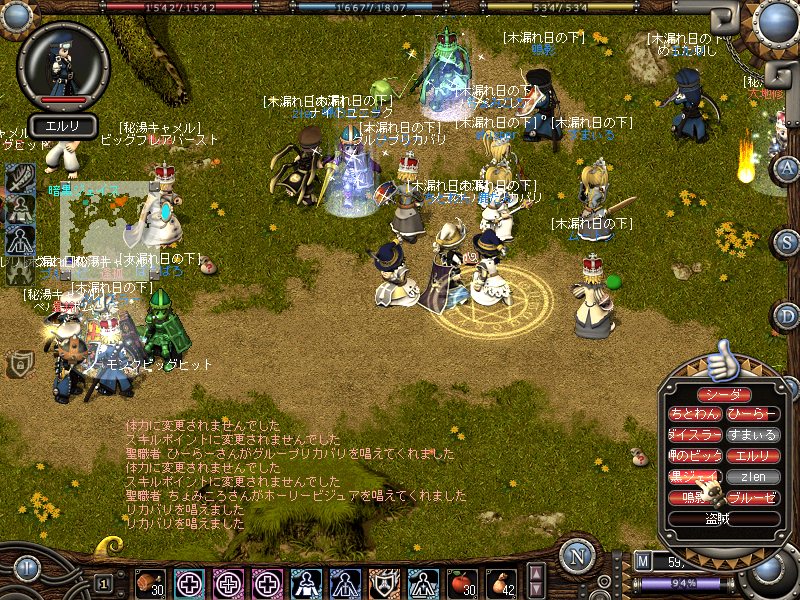Choose party member zlen
Screen dimensions: 800x600
pos(752,477)
